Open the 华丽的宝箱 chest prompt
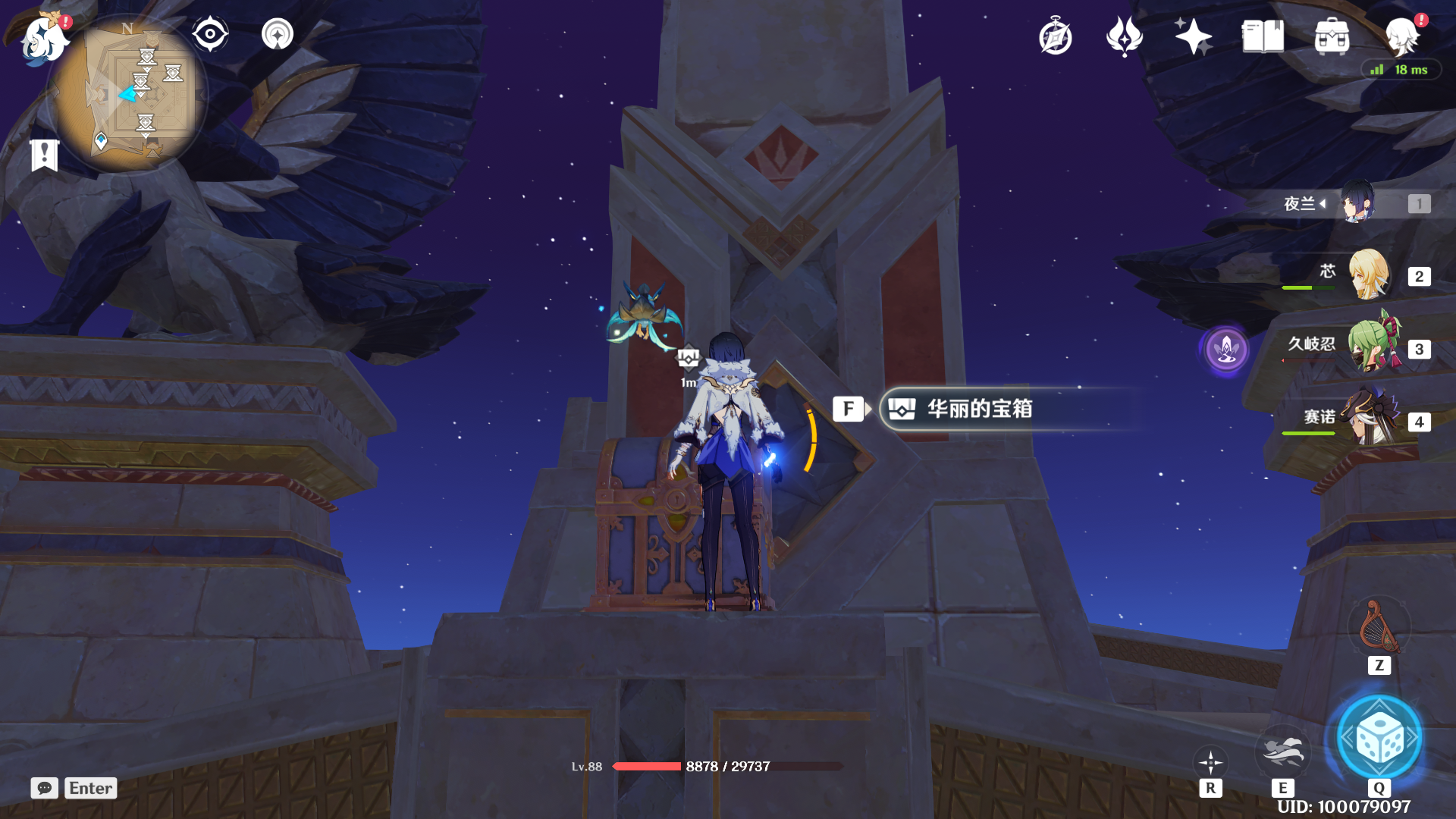 tap(978, 409)
